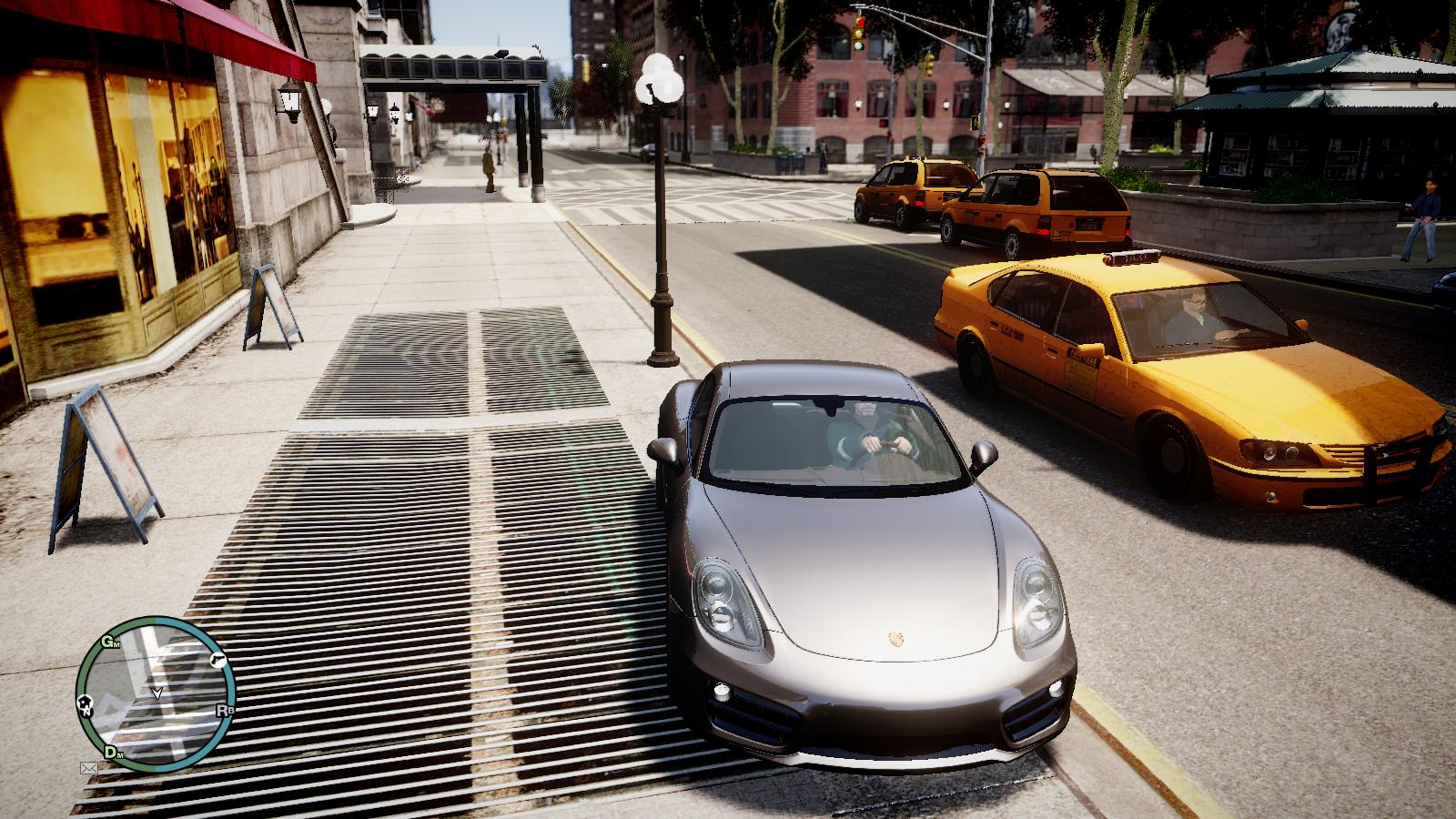Open the envelope message icon

point(89,768)
